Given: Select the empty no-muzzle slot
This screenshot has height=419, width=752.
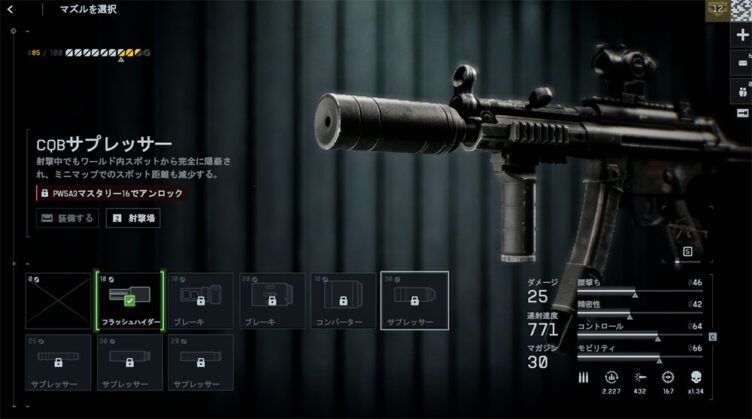Looking at the screenshot, I should click(x=58, y=301).
